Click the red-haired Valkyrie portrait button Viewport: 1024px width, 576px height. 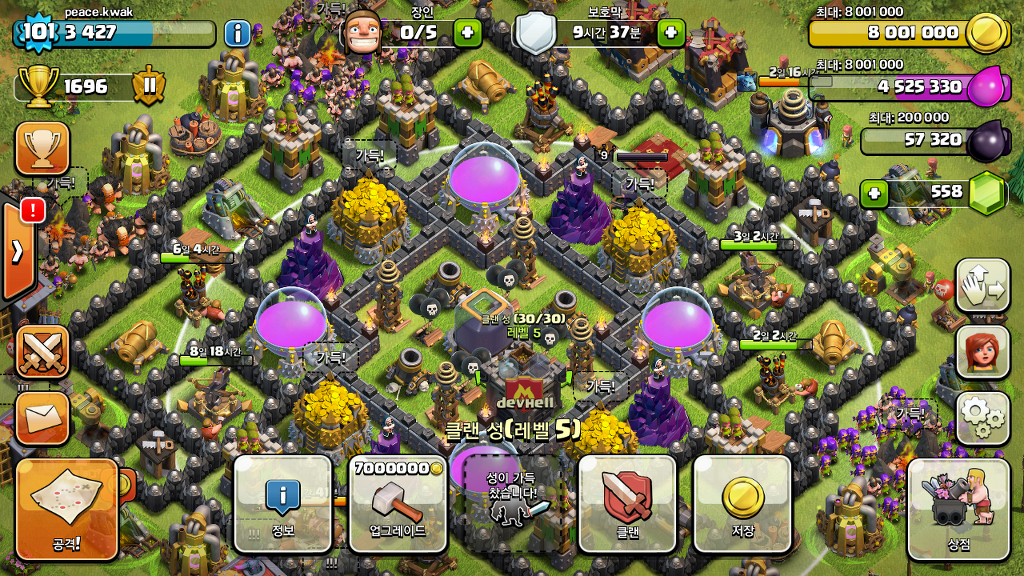[982, 352]
